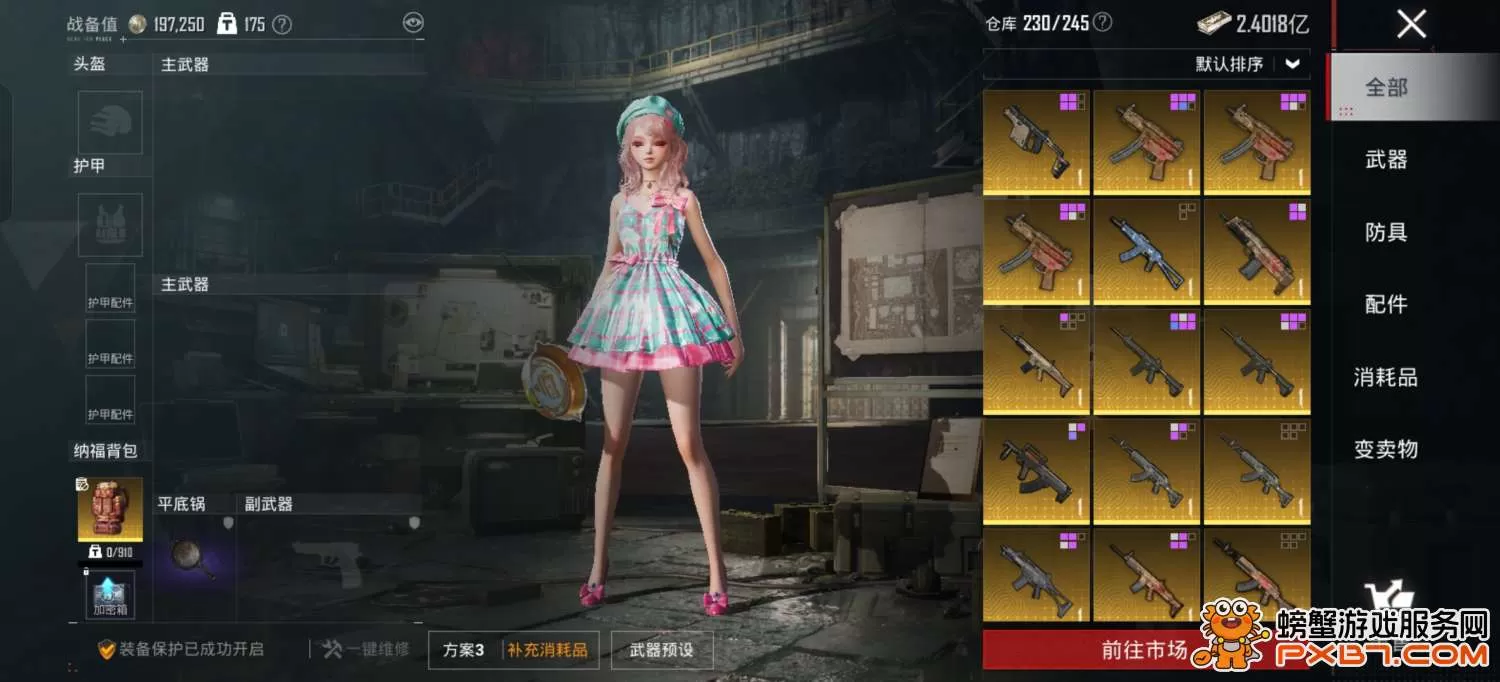
Task: Show the 防具 armor category
Action: [x=1386, y=232]
